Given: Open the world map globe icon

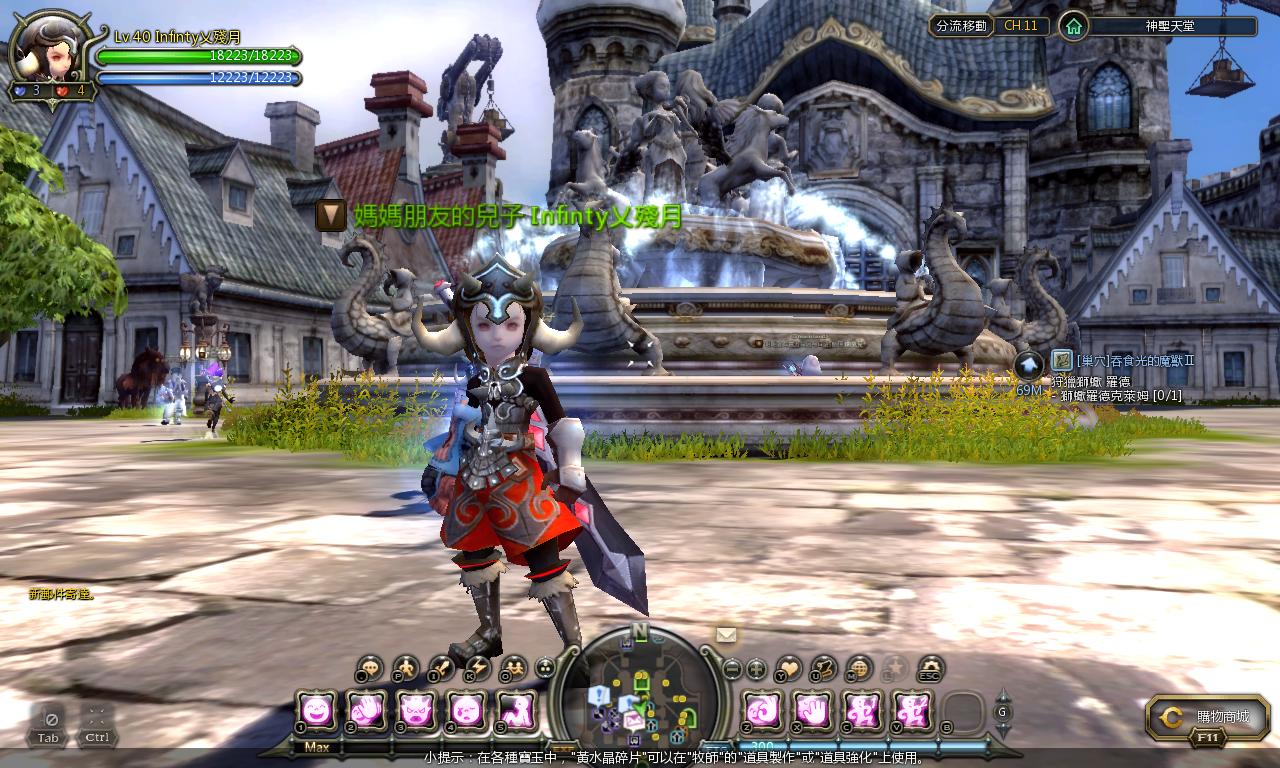Looking at the screenshot, I should (x=859, y=668).
